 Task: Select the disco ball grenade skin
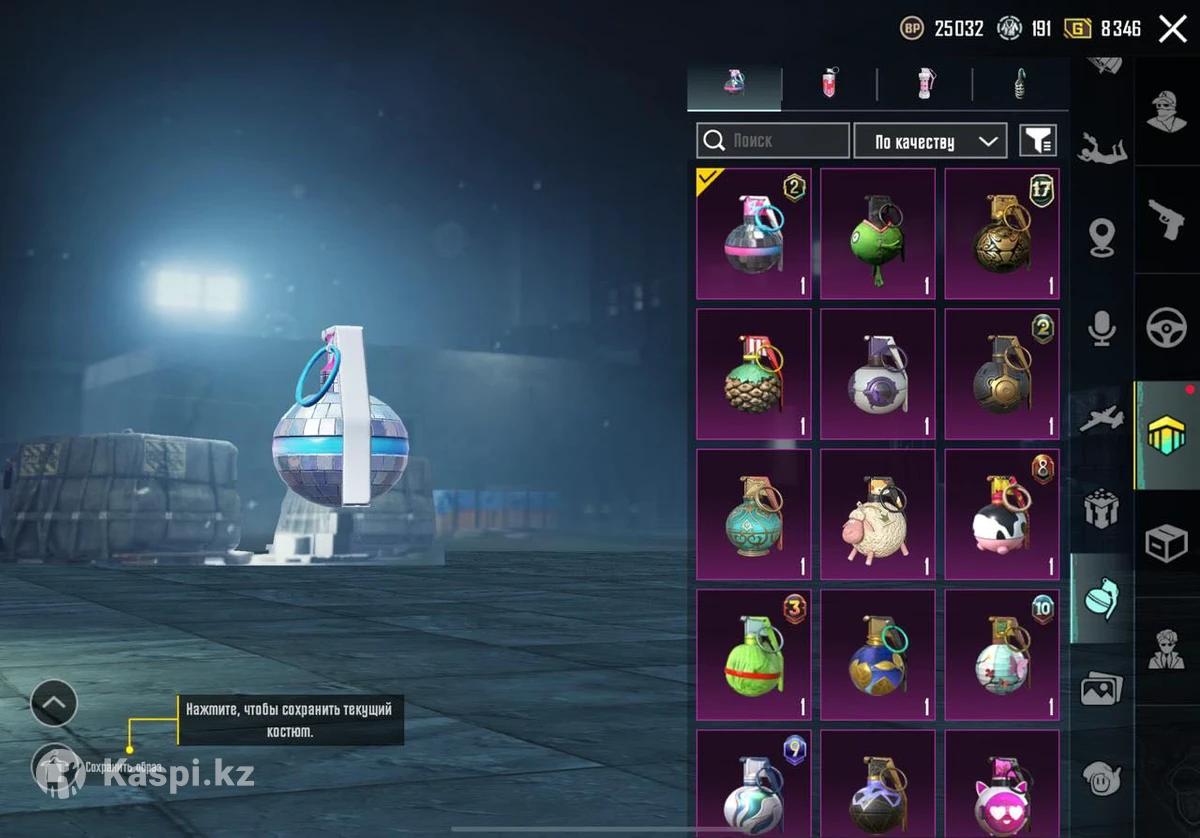[x=754, y=234]
